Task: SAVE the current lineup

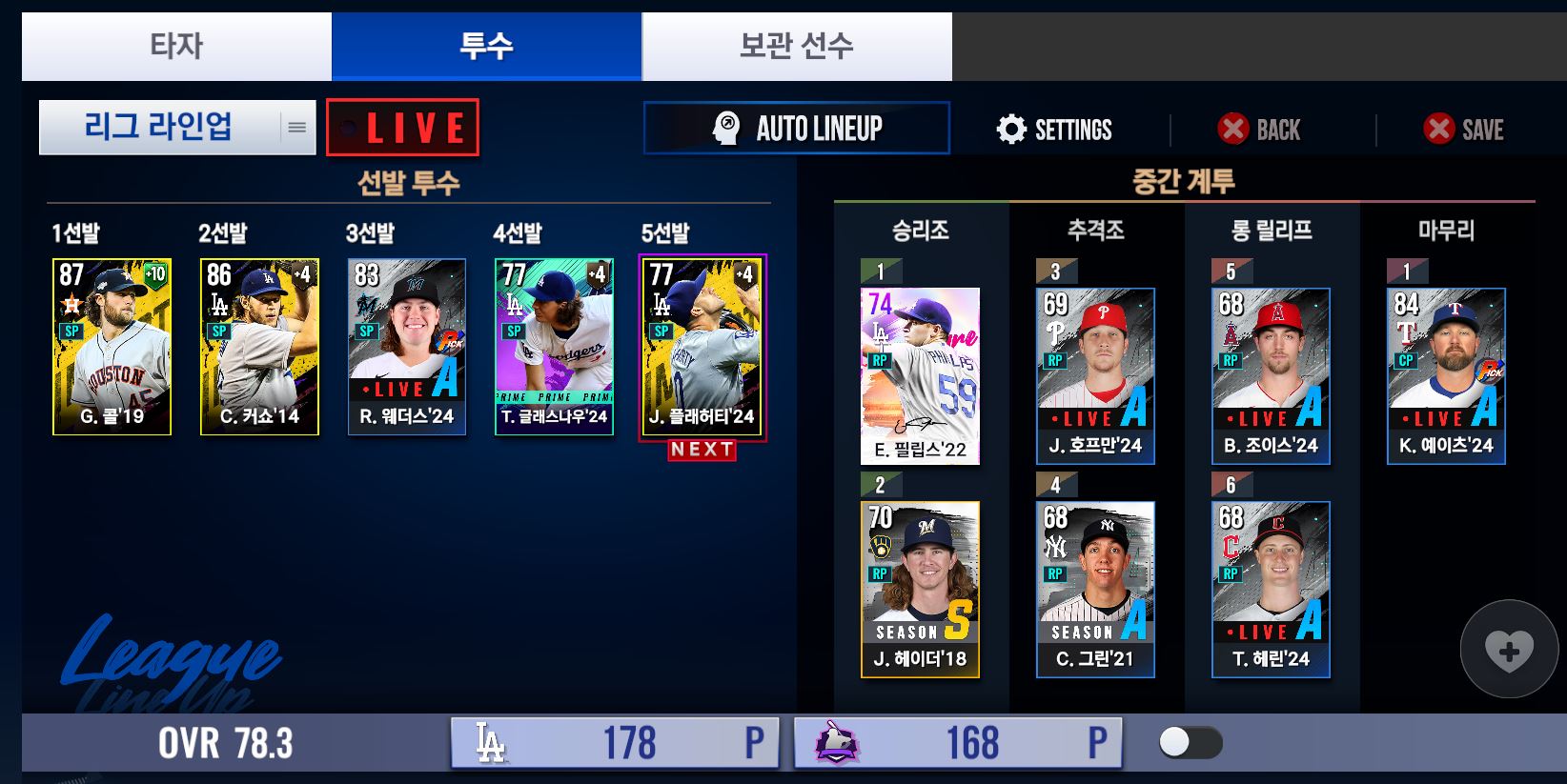Action: pos(1463,130)
